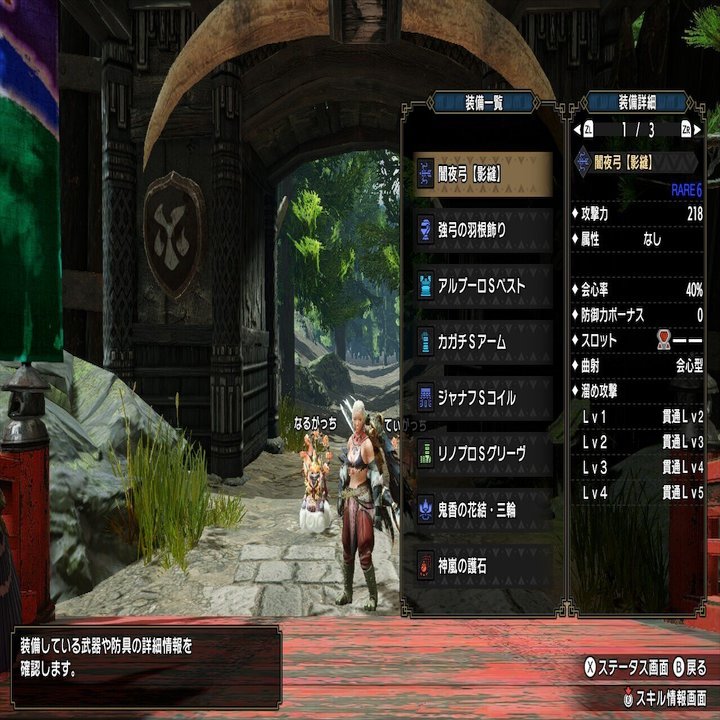
Task: Choose 強弓の羽根飾り in the equipment list
Action: pyautogui.click(x=483, y=230)
